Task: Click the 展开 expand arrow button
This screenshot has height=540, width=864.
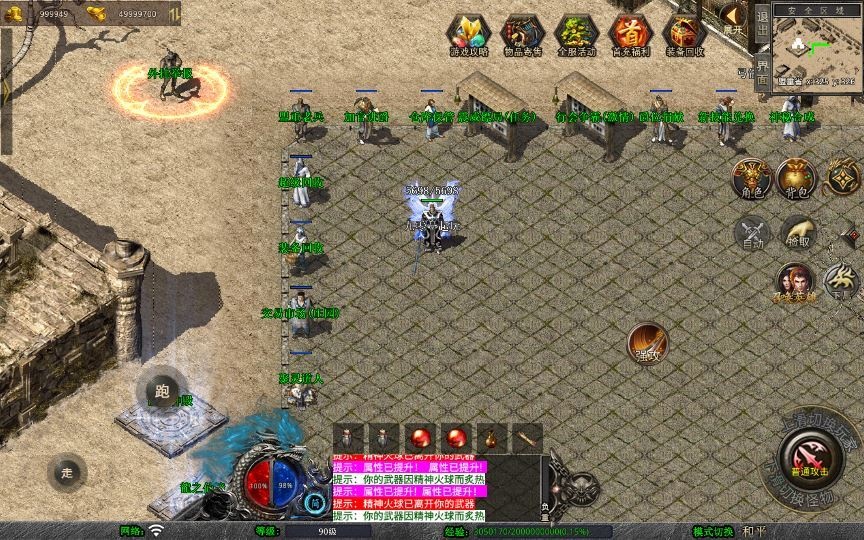Action: (x=735, y=18)
